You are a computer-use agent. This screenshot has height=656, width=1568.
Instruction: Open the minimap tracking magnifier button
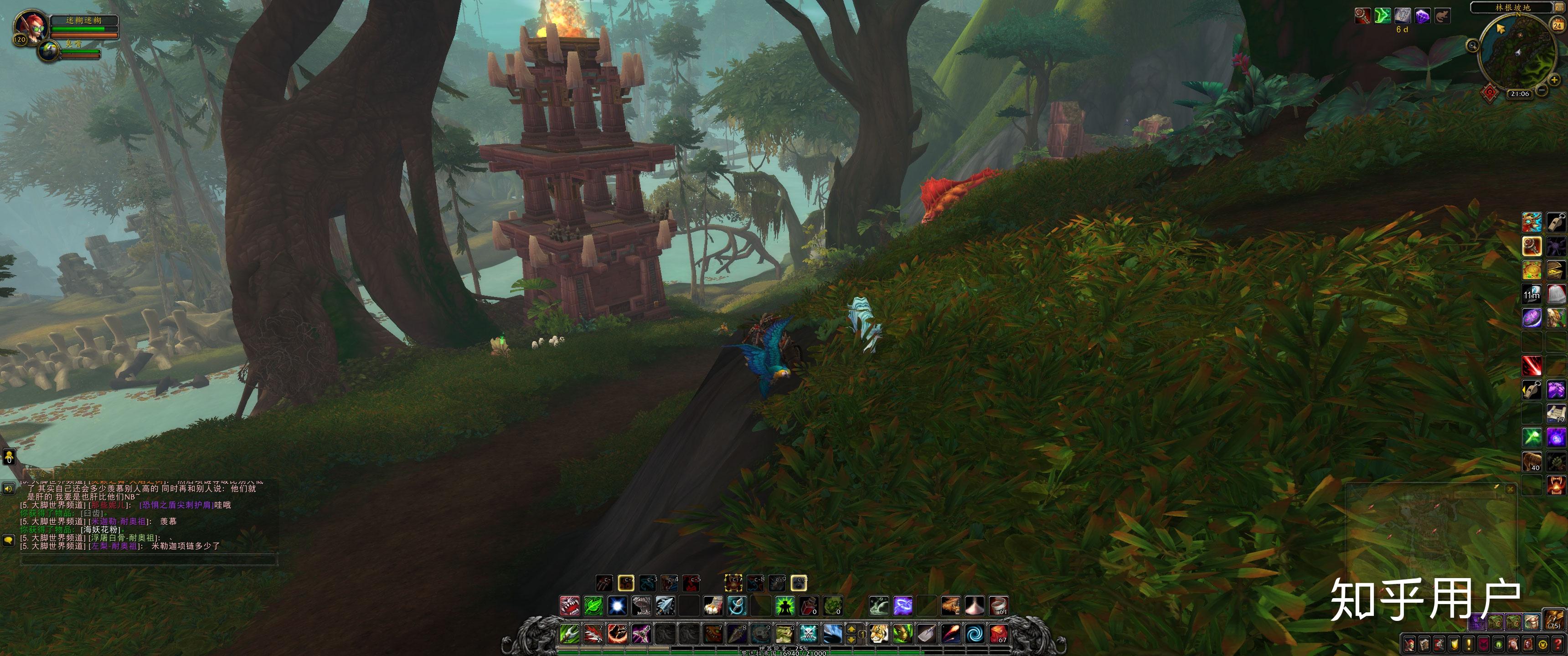pos(1472,45)
